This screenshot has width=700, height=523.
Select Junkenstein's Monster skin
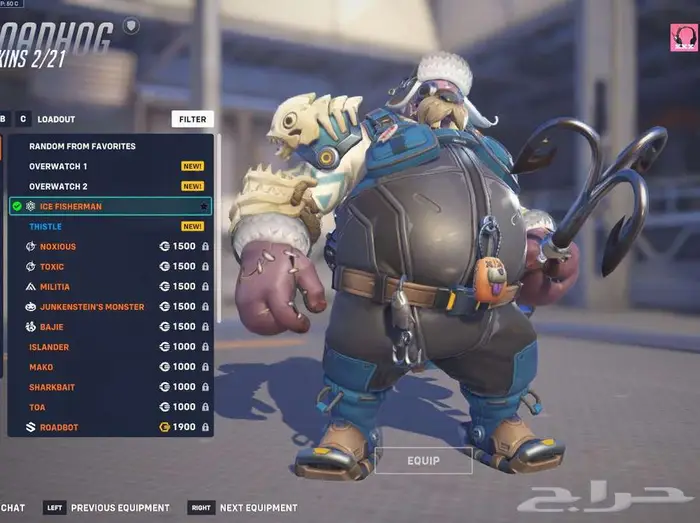[92, 307]
